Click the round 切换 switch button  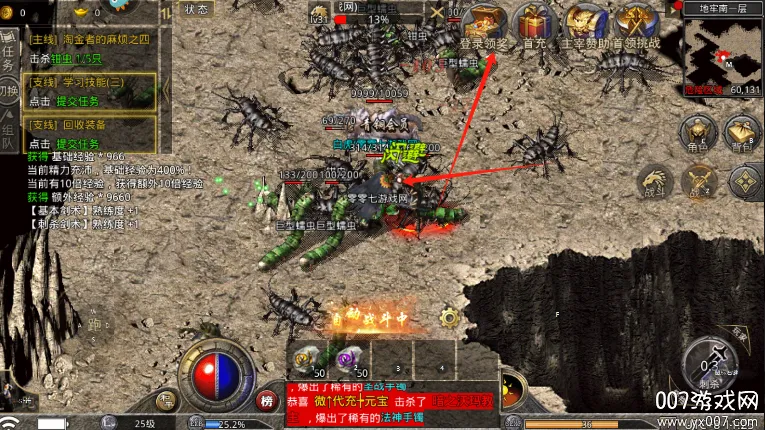tap(9, 91)
